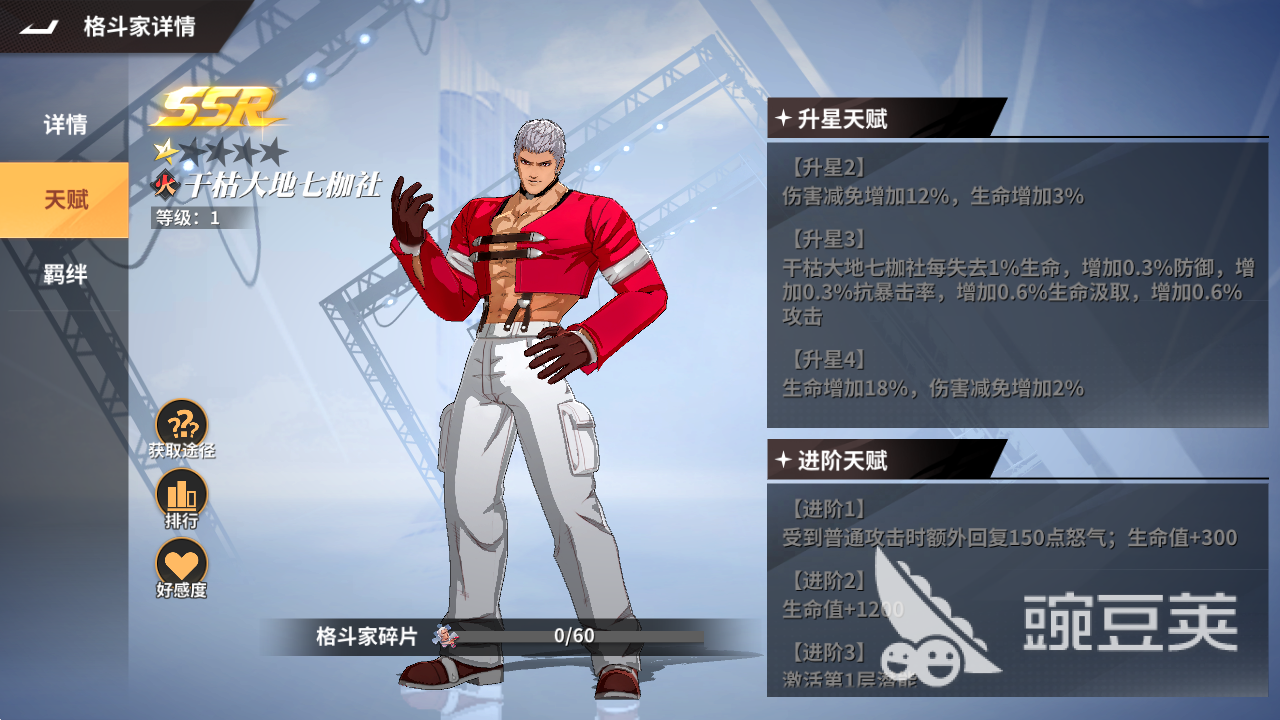1280x720 pixels.
Task: Open the 羁绊 tab
Action: tap(65, 275)
